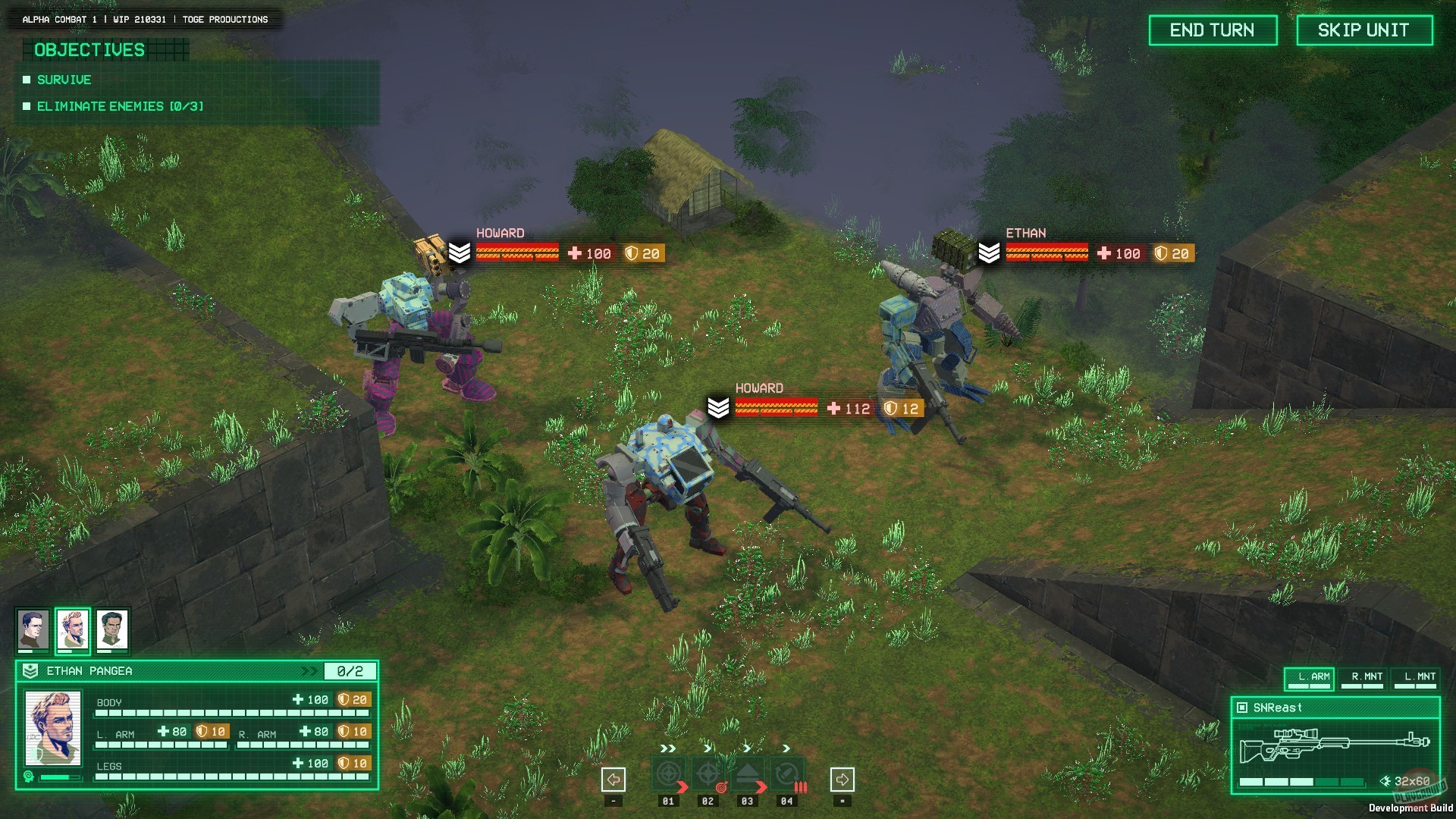Activate action slot 01 crosshair ability
This screenshot has width=1456, height=819.
tap(668, 774)
